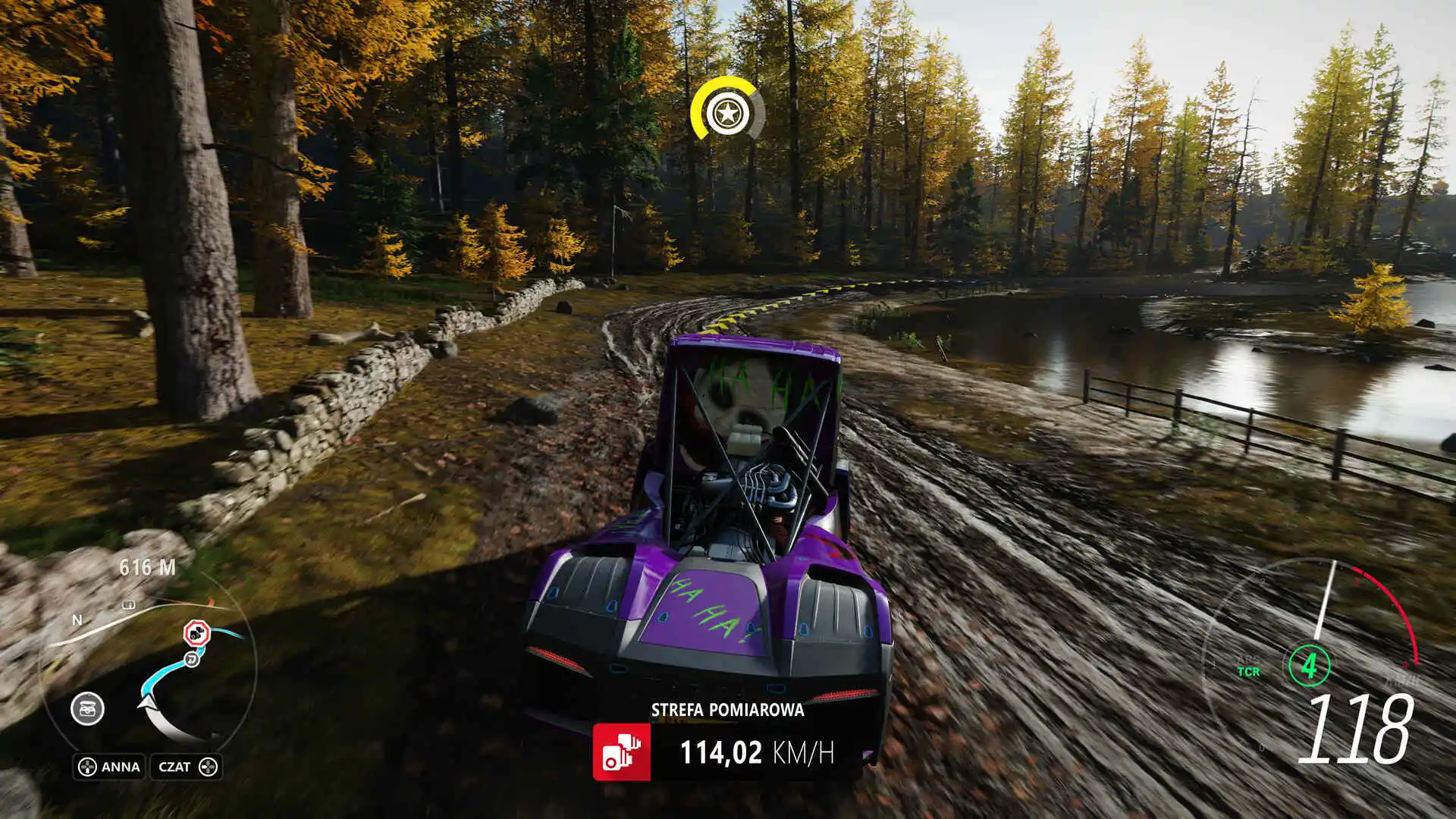Select the red speed trap icon on the minimap

pyautogui.click(x=198, y=632)
